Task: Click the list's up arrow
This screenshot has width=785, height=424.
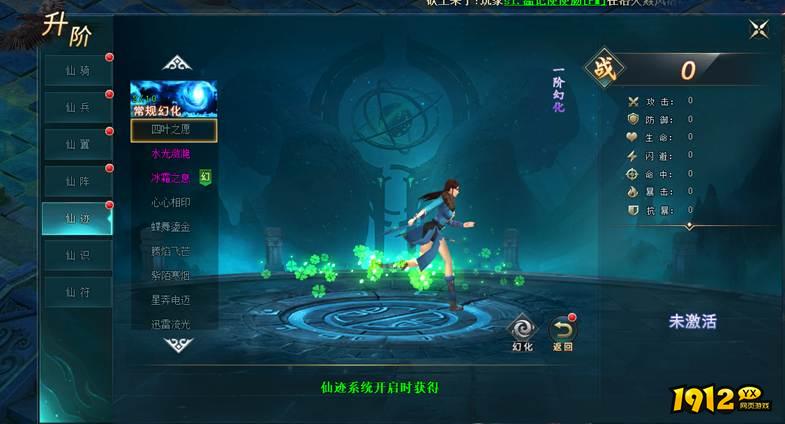Action: tap(177, 64)
